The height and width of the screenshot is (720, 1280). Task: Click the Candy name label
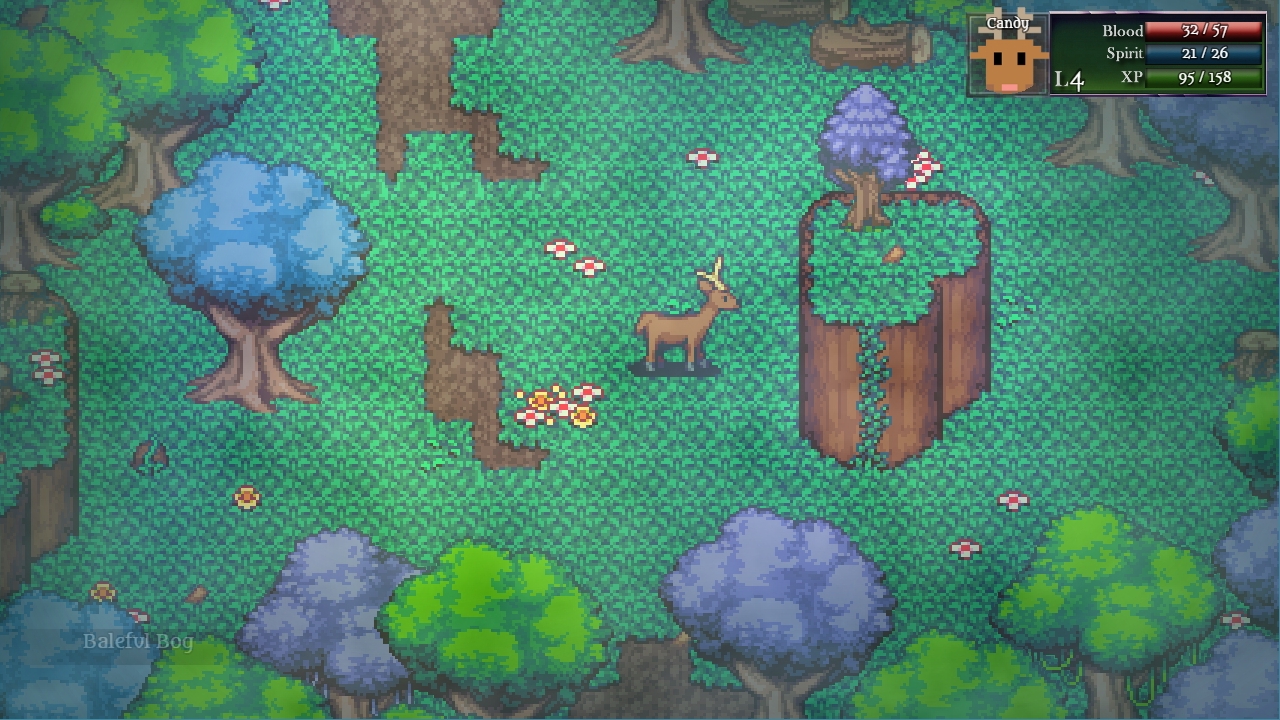(x=1010, y=20)
